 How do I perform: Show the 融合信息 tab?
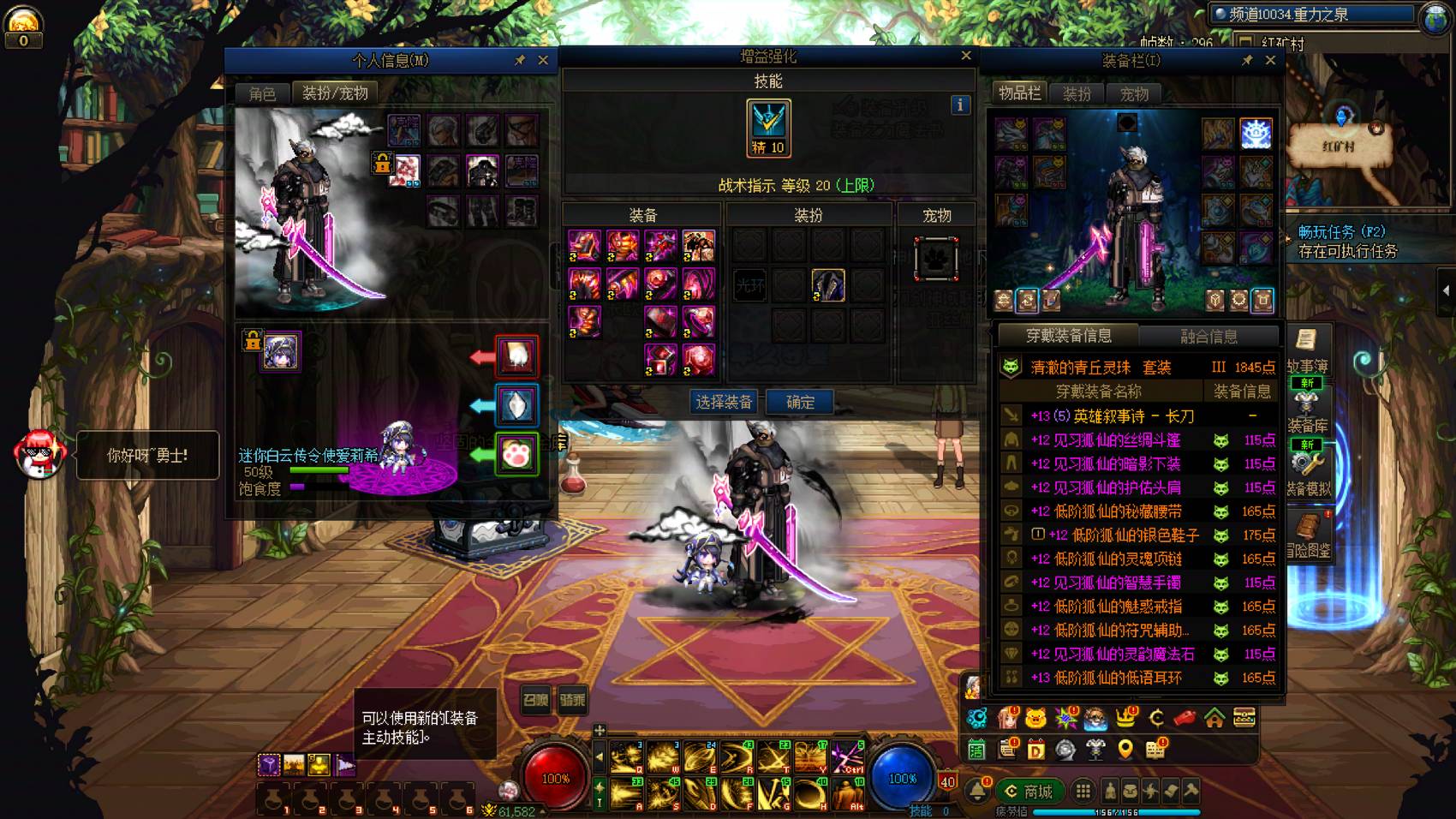pyautogui.click(x=1208, y=336)
